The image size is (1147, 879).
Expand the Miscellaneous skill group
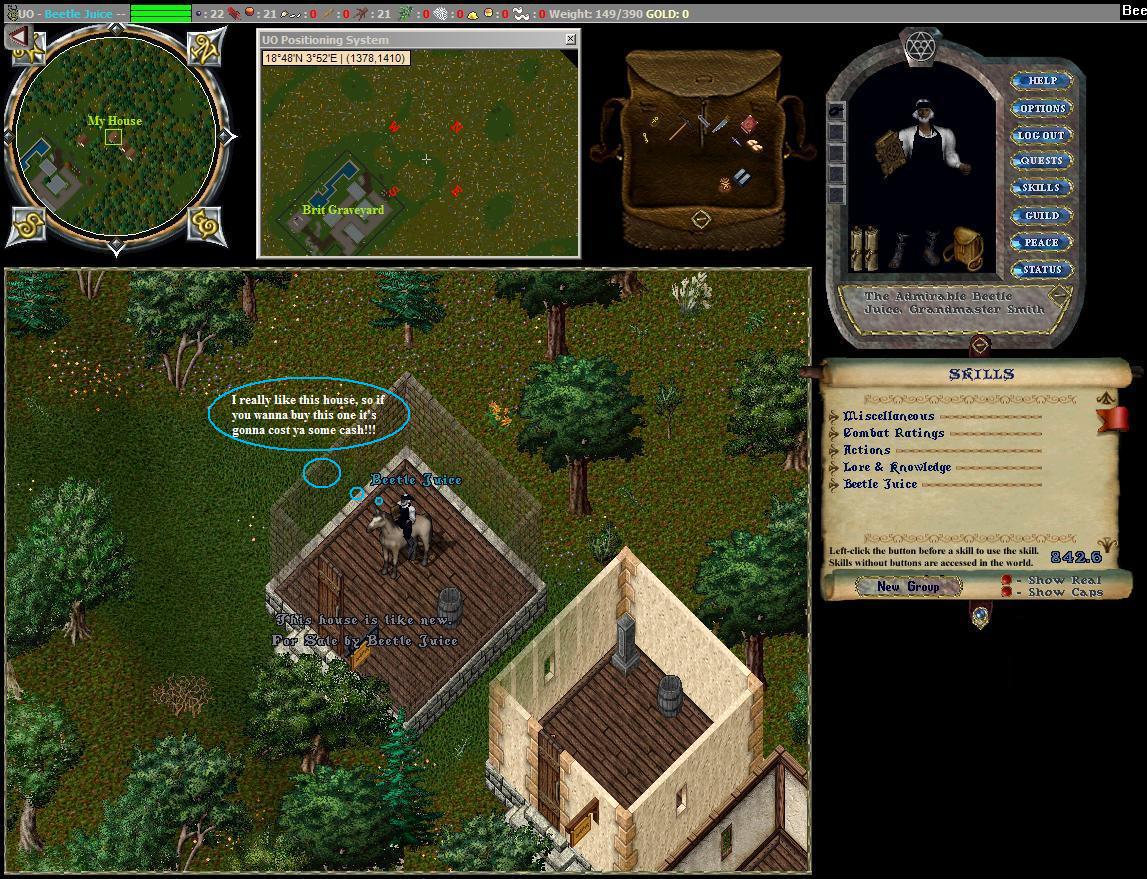(835, 416)
